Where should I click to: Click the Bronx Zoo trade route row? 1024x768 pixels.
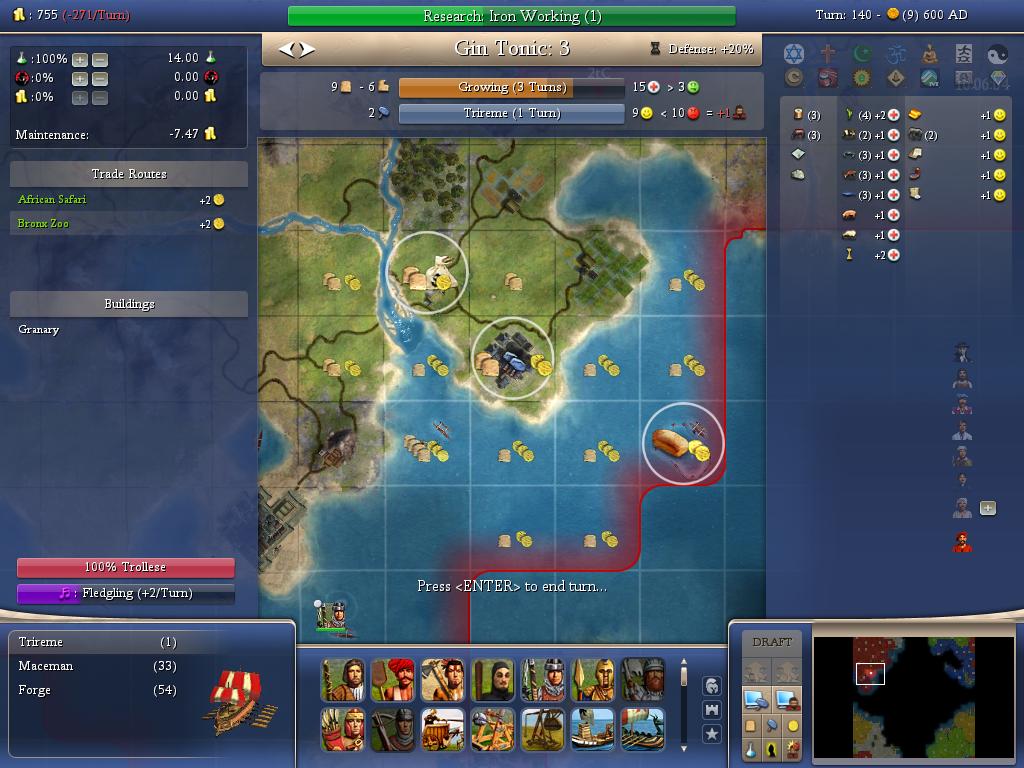point(44,223)
